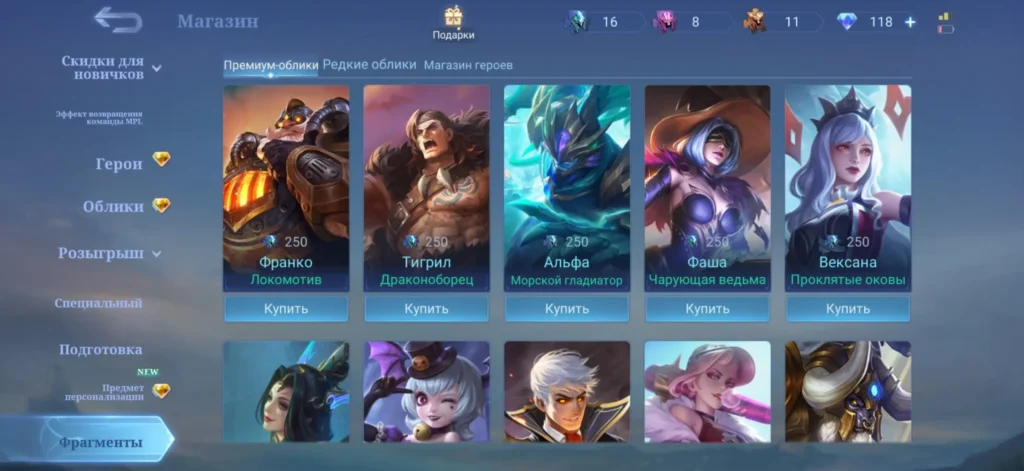Purchase Вексана Проклятые оковы skin

click(x=848, y=309)
